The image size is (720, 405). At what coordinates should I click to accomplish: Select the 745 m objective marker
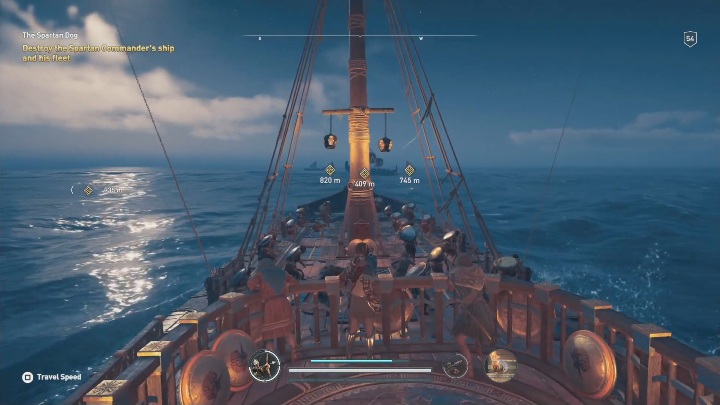[409, 171]
